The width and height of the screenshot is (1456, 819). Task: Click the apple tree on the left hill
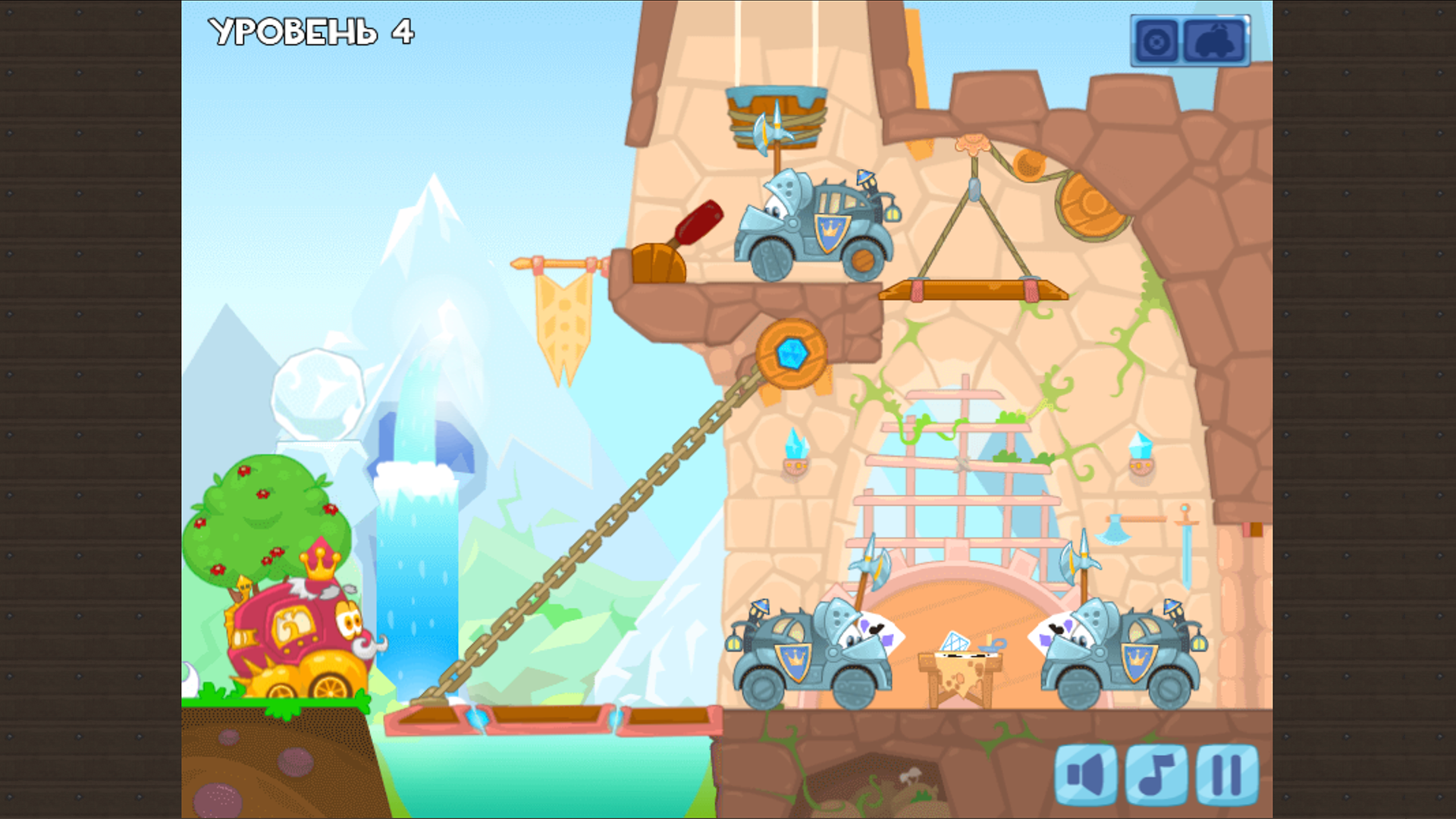coord(265,516)
